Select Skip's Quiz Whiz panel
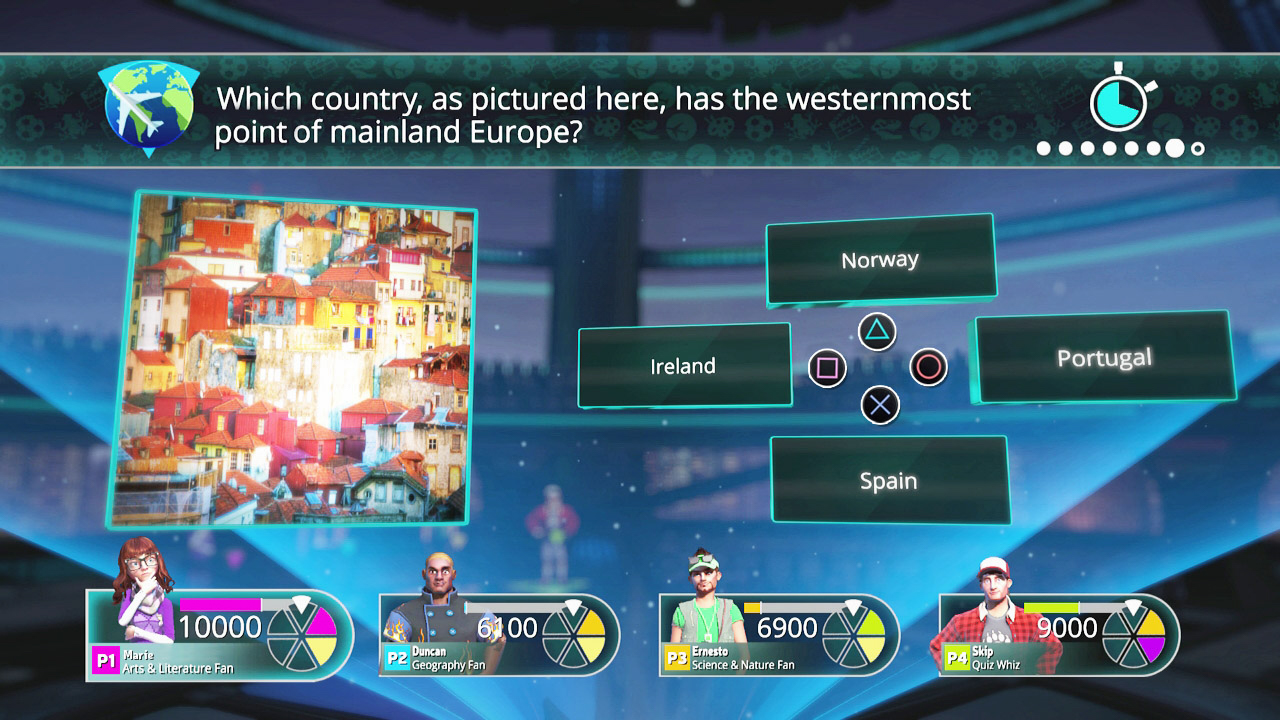Screen dimensions: 1280x720 tap(1060, 636)
